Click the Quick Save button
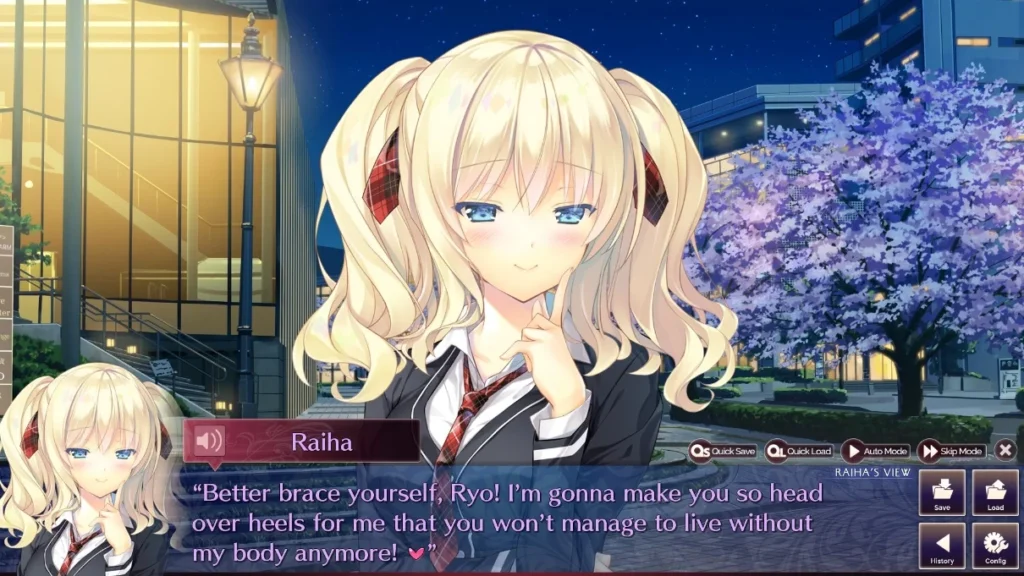 coord(724,451)
